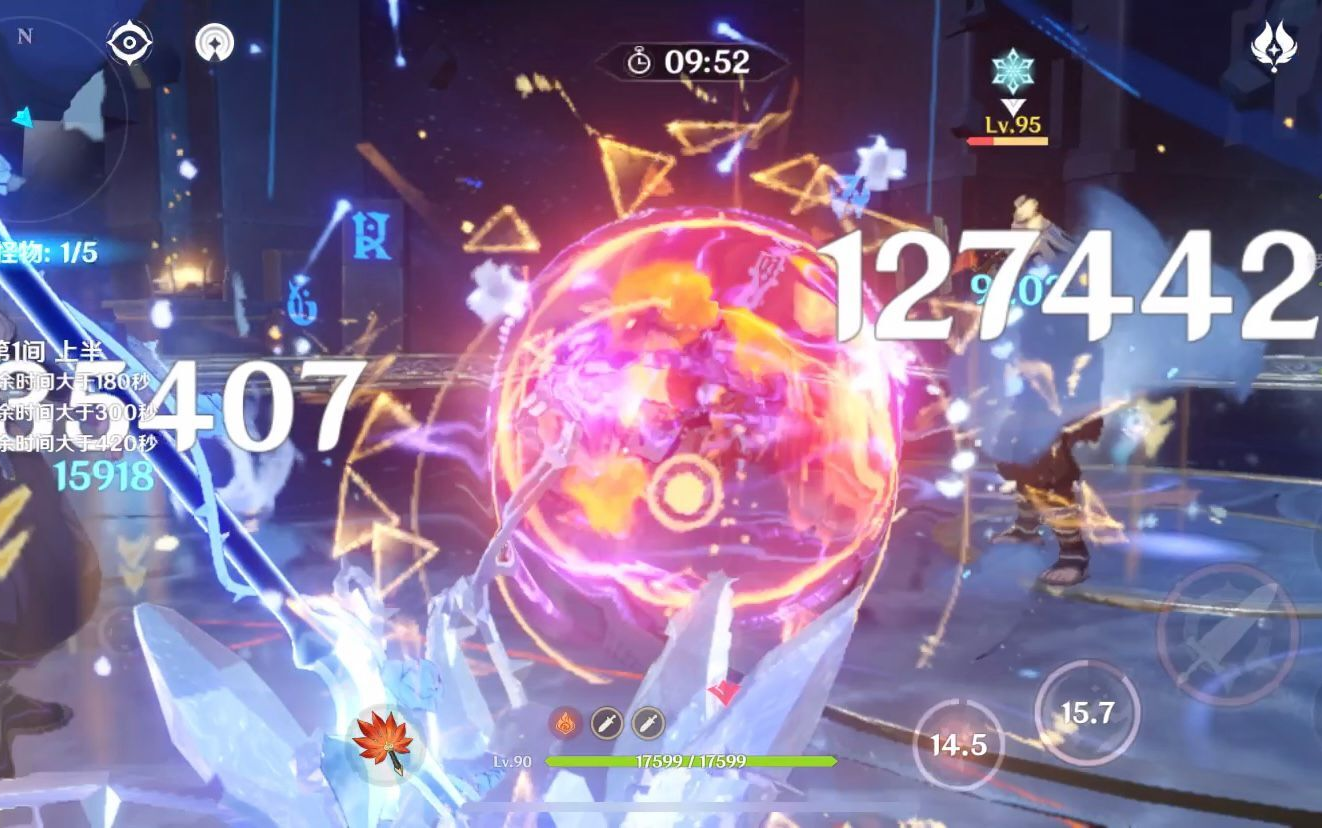Click the 09:52 challenge timer banner
This screenshot has width=1322, height=828.
[695, 60]
